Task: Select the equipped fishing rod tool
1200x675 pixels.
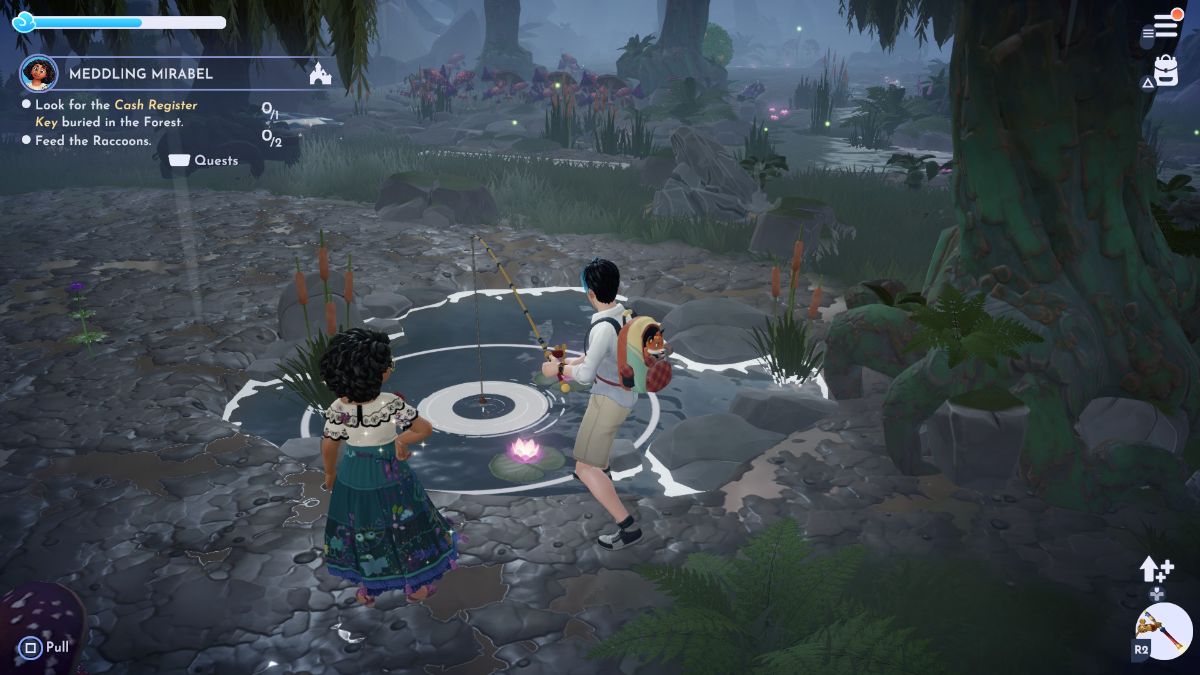Action: [x=1163, y=630]
